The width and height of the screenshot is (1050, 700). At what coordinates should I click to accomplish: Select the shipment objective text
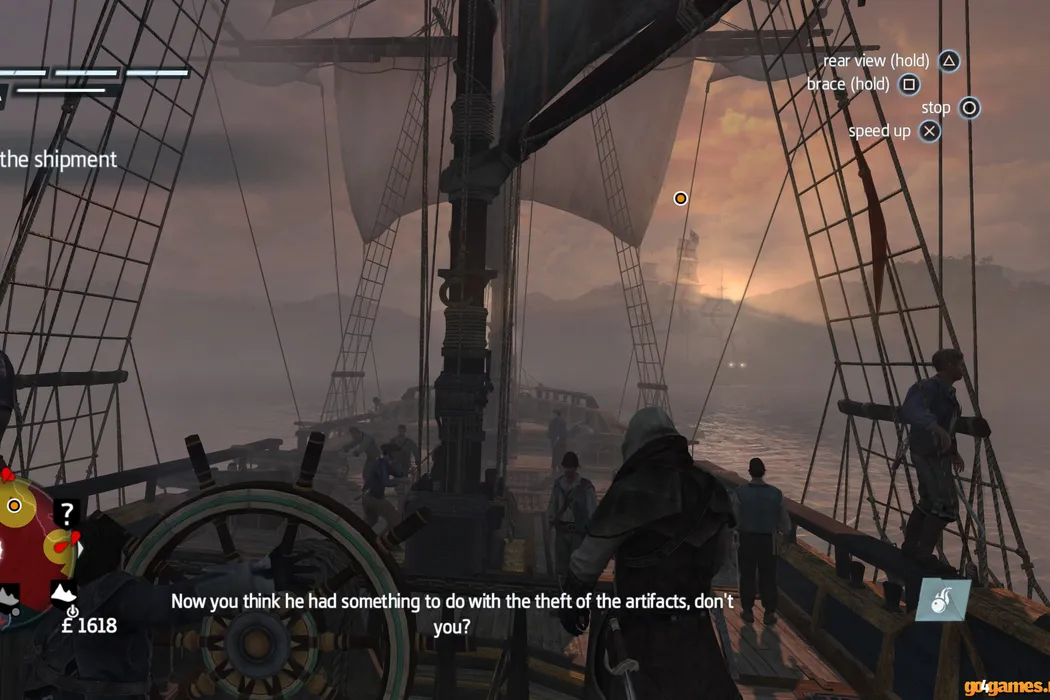(58, 159)
